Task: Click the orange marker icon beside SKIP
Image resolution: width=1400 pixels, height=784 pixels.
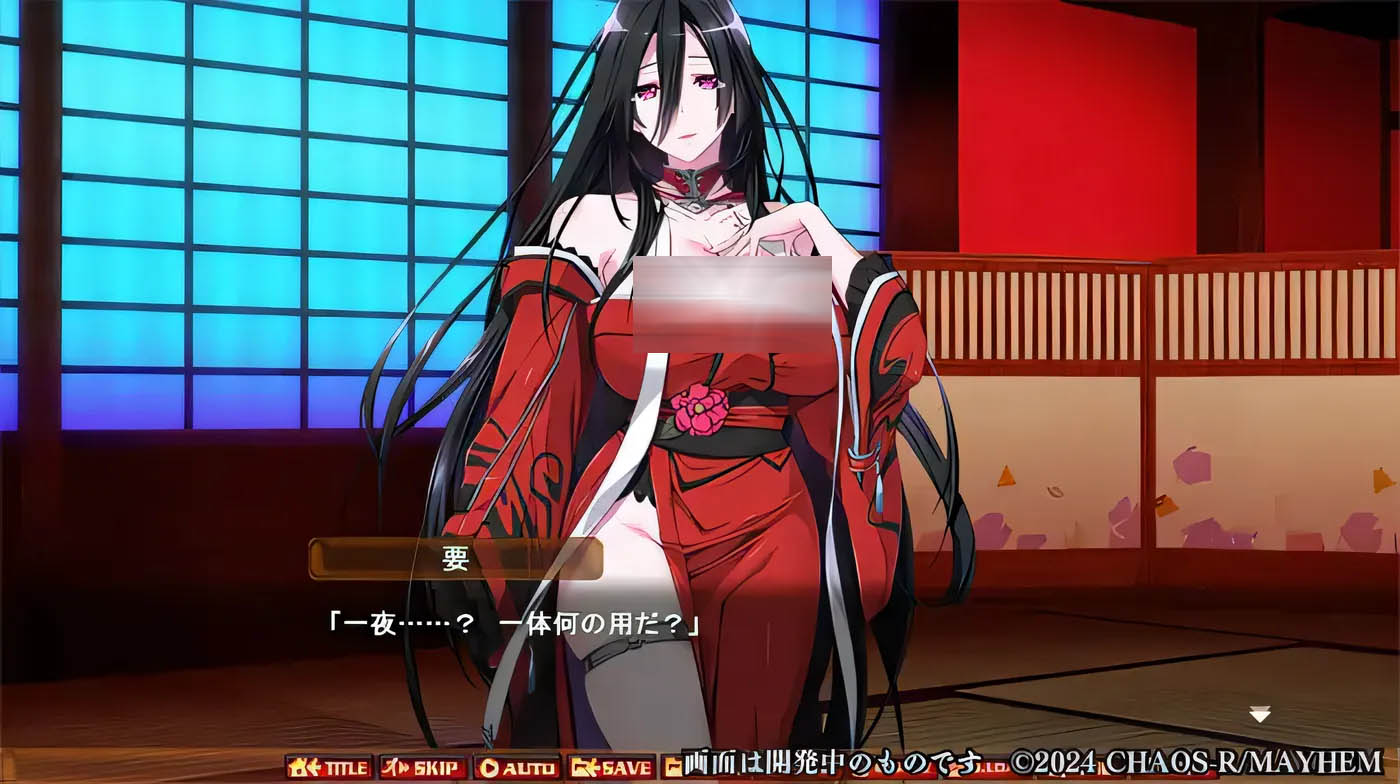Action: [x=390, y=768]
